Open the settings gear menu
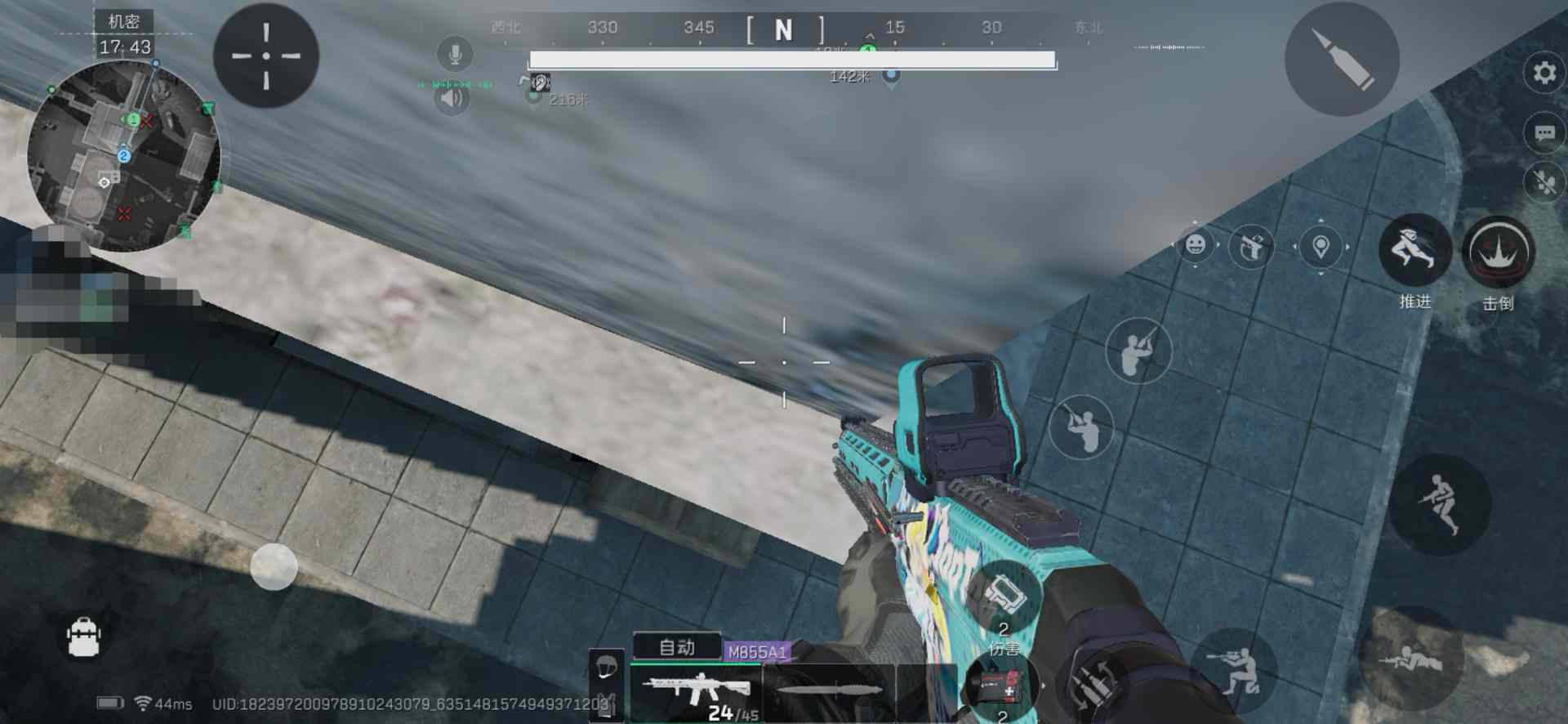 point(1543,74)
